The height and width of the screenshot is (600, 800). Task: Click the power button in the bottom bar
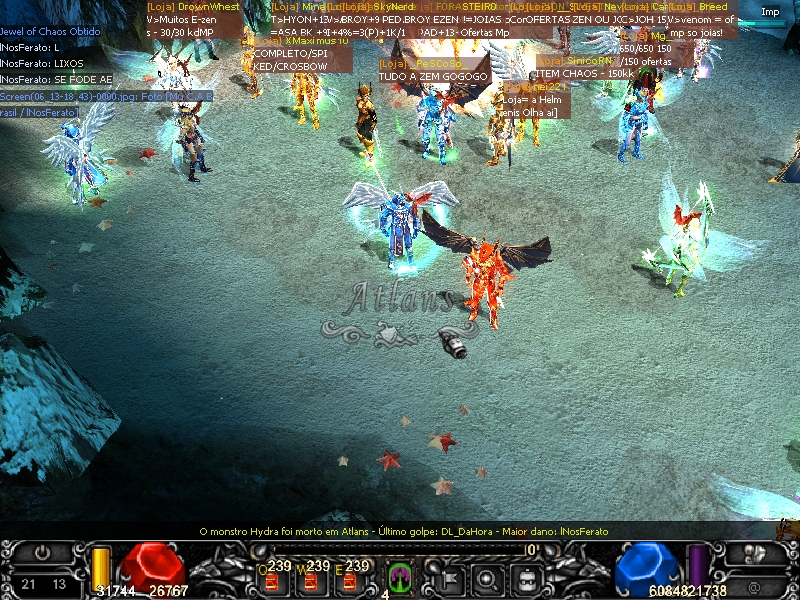43,551
